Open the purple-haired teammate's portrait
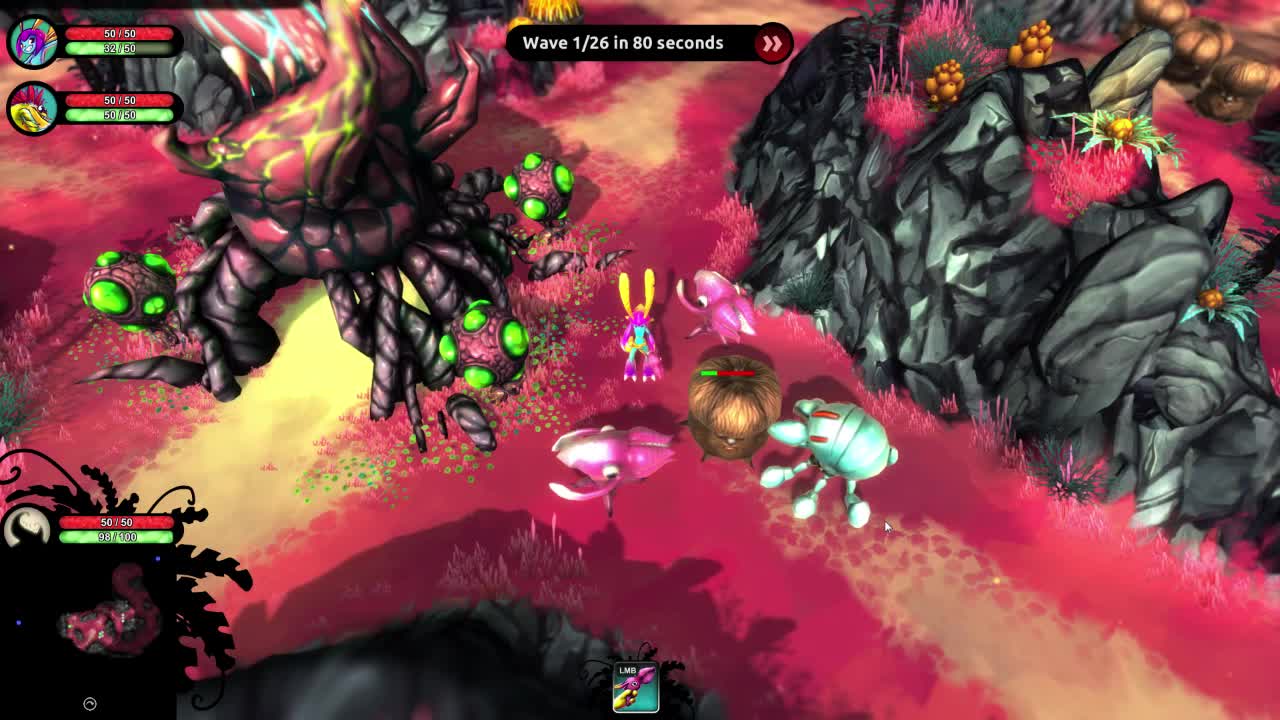 pyautogui.click(x=30, y=40)
